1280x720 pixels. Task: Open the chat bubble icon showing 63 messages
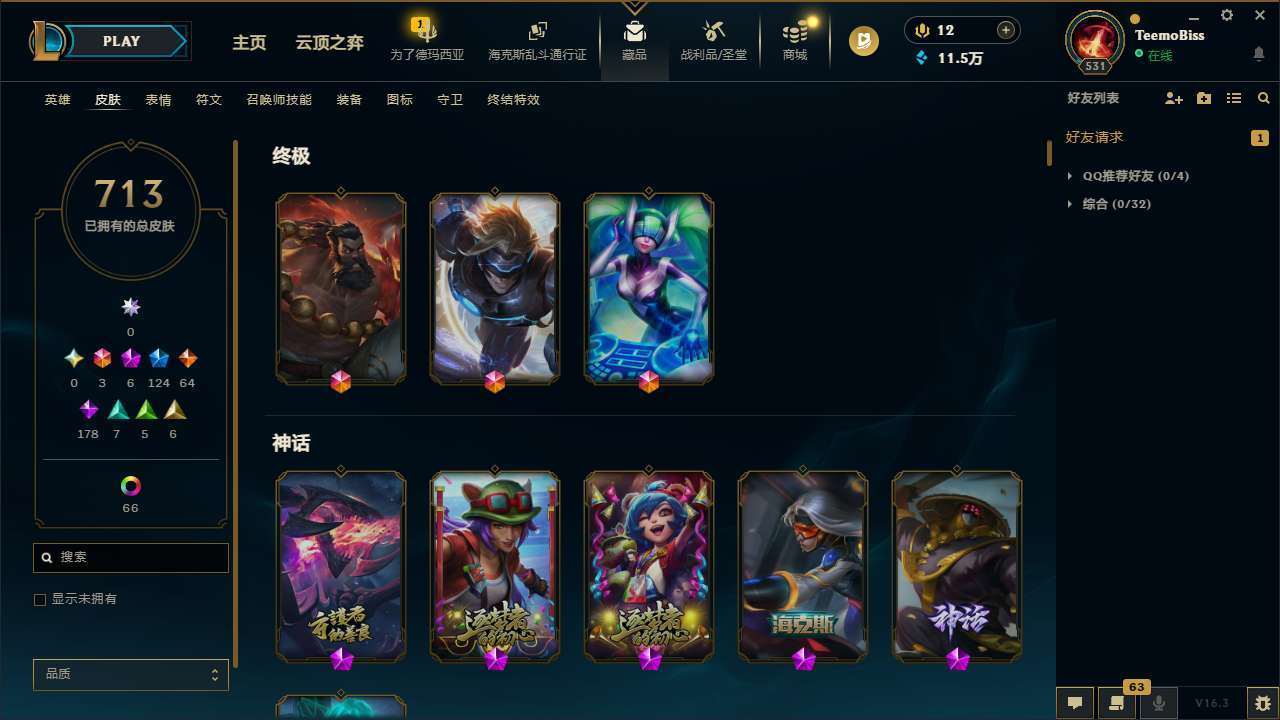click(x=1074, y=702)
